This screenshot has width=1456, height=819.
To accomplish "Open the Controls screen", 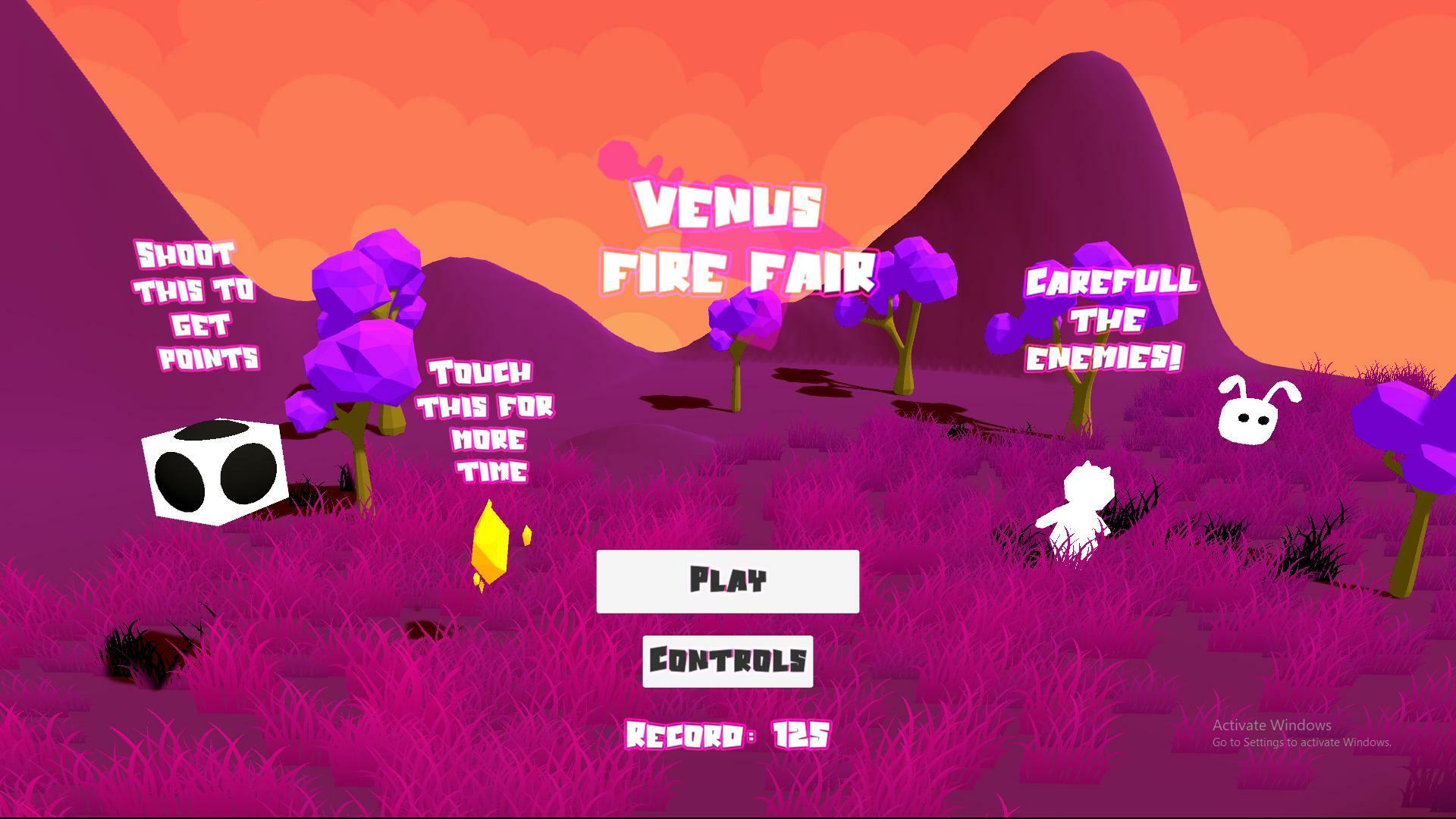I will 727,661.
